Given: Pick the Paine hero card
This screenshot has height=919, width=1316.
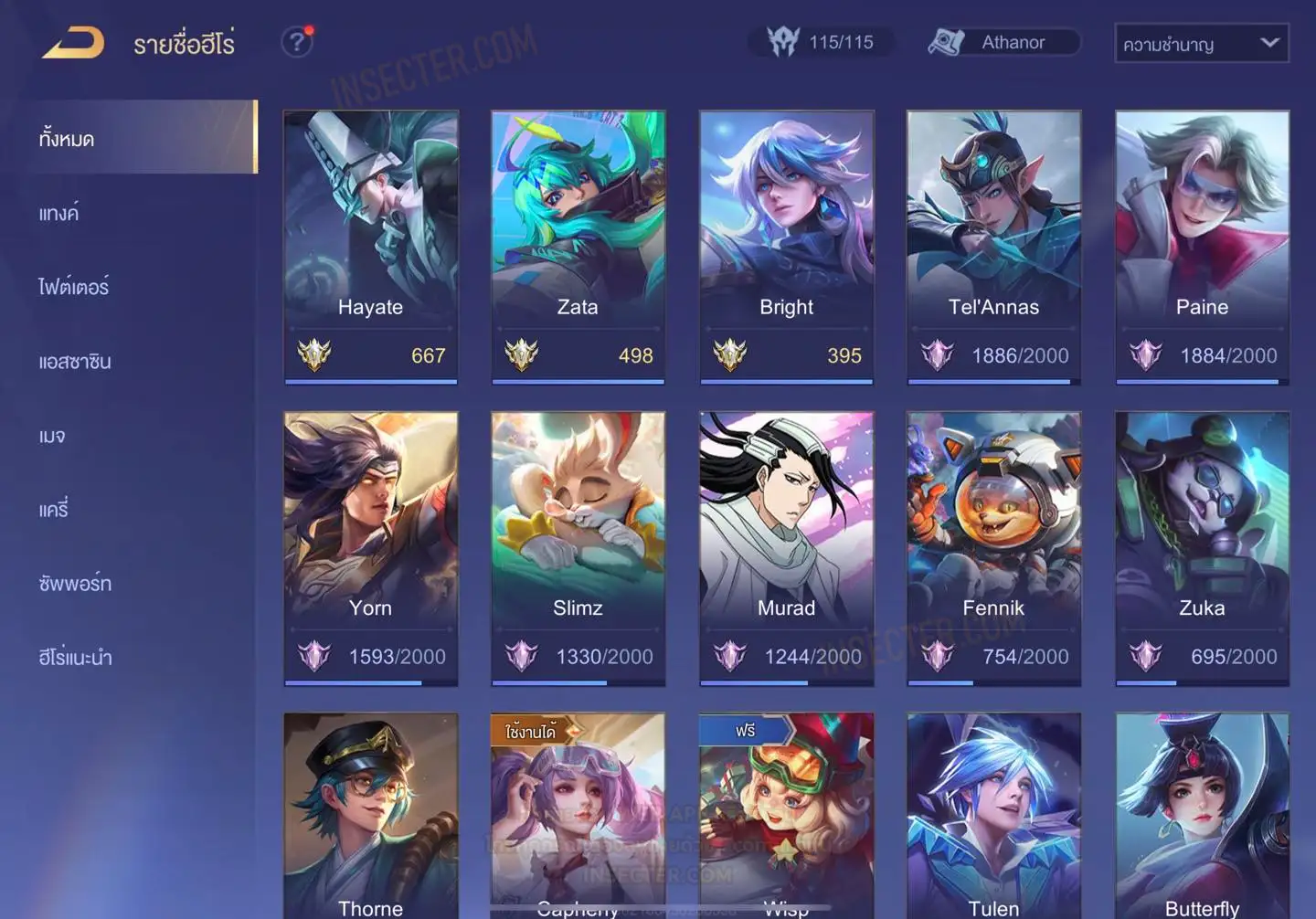Looking at the screenshot, I should (1202, 247).
